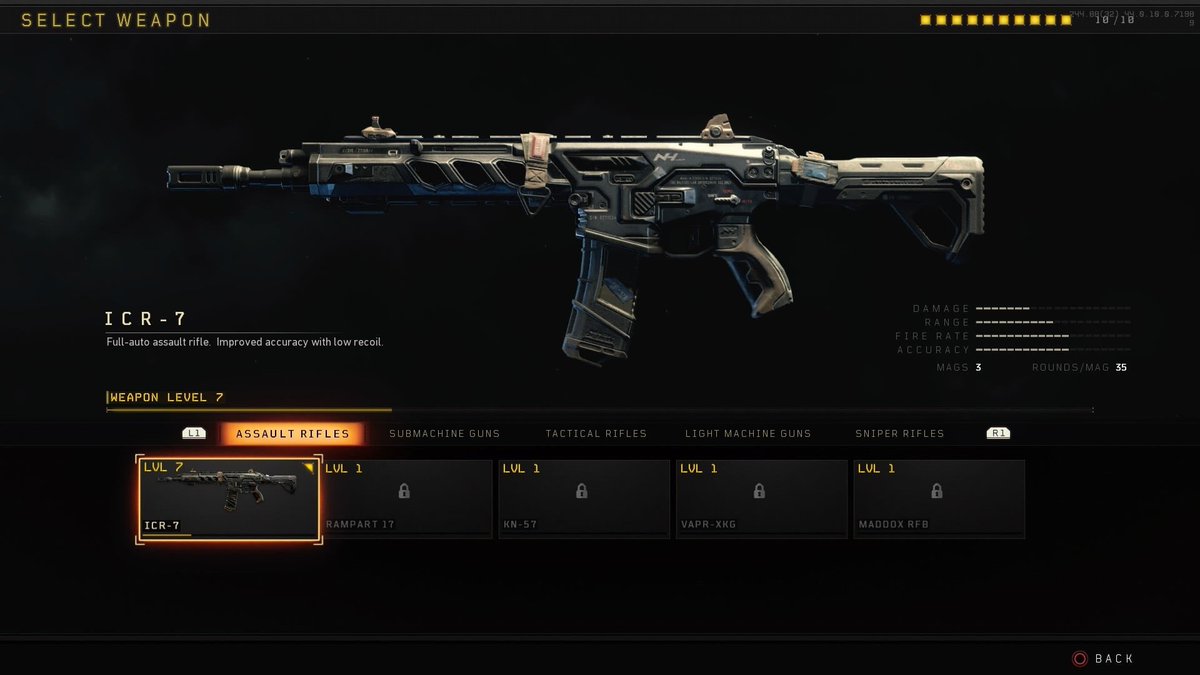The width and height of the screenshot is (1200, 675).
Task: Select the Tactical Rifles category
Action: coord(596,434)
